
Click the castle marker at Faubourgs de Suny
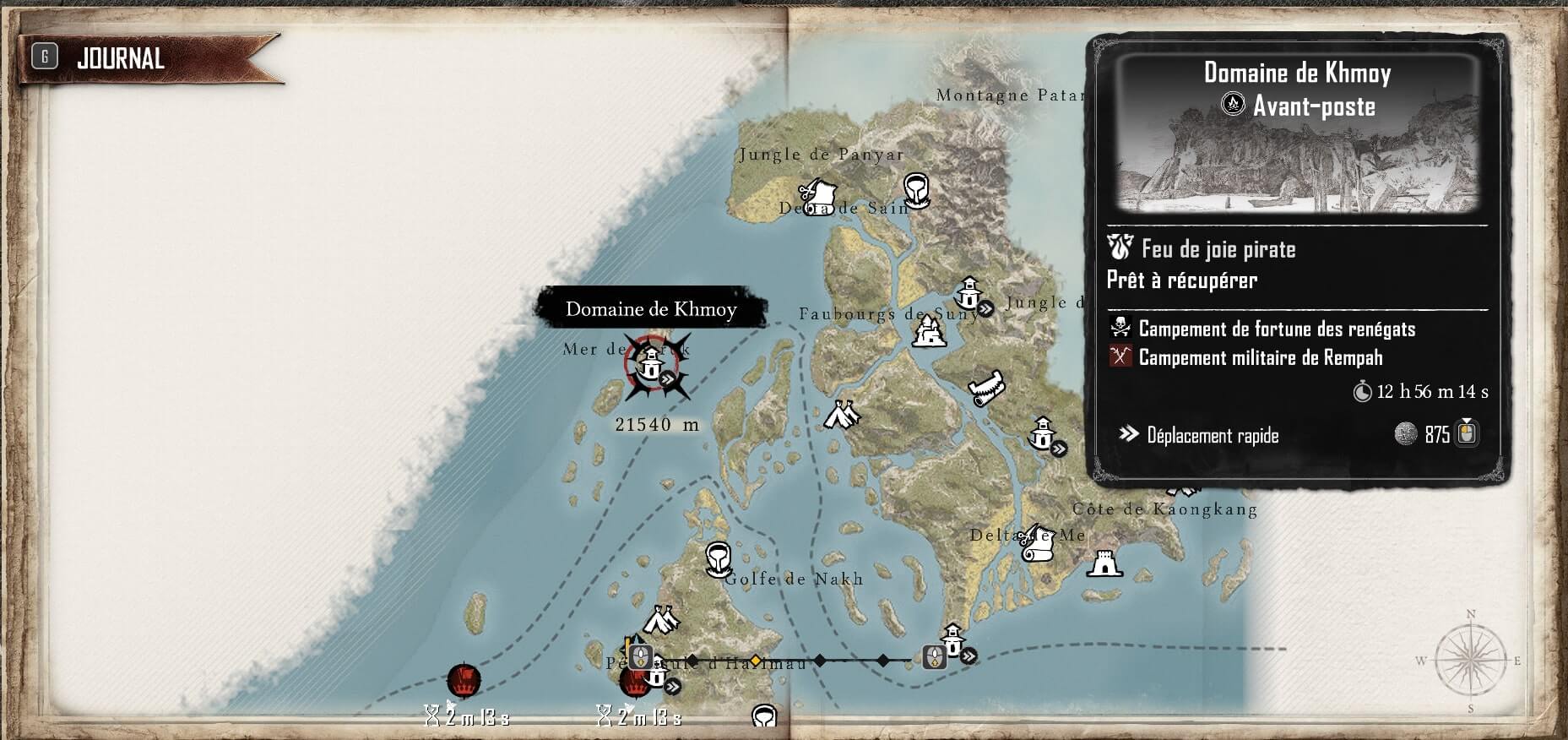coord(928,330)
